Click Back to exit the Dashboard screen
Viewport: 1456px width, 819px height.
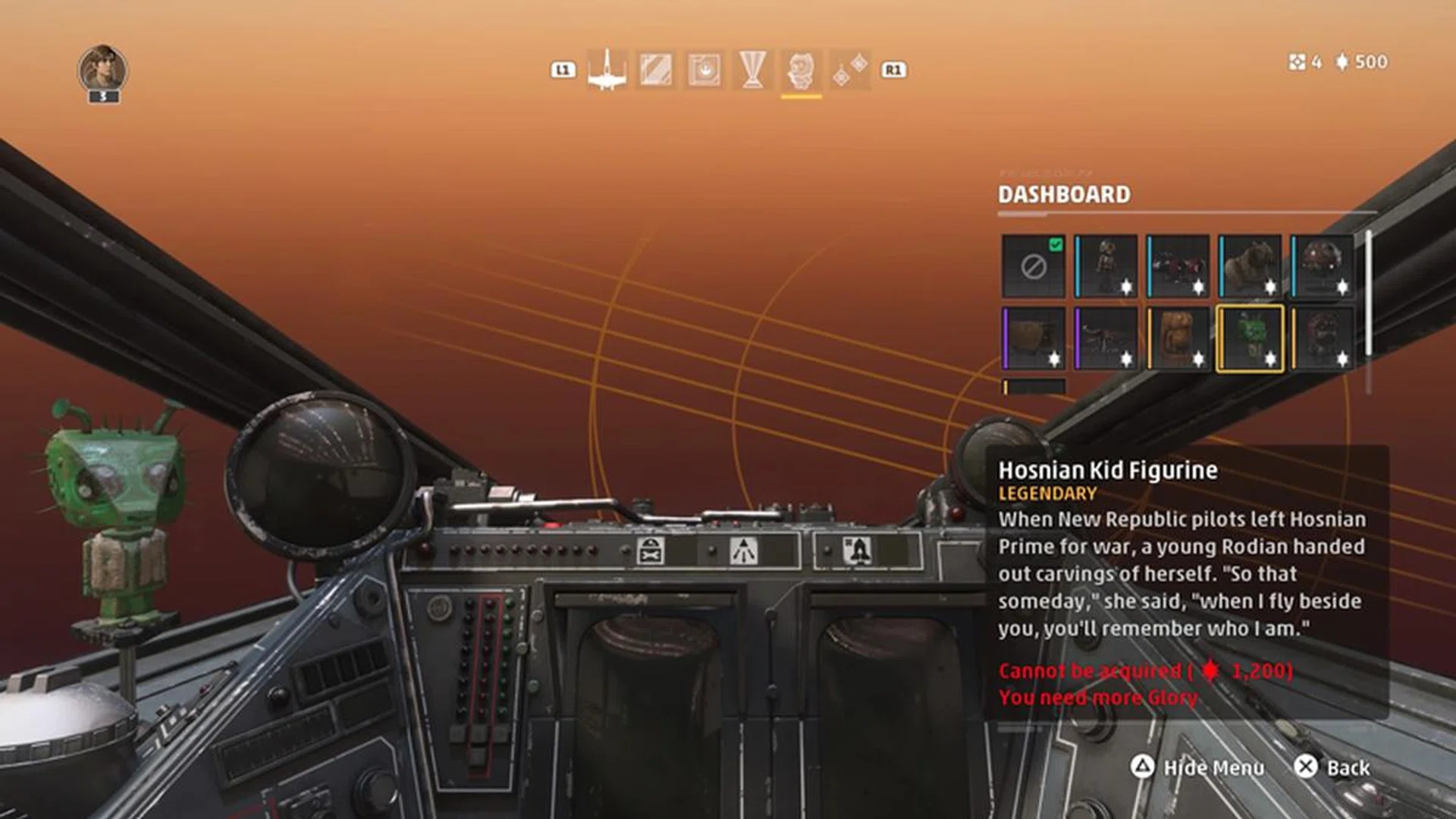click(x=1335, y=768)
